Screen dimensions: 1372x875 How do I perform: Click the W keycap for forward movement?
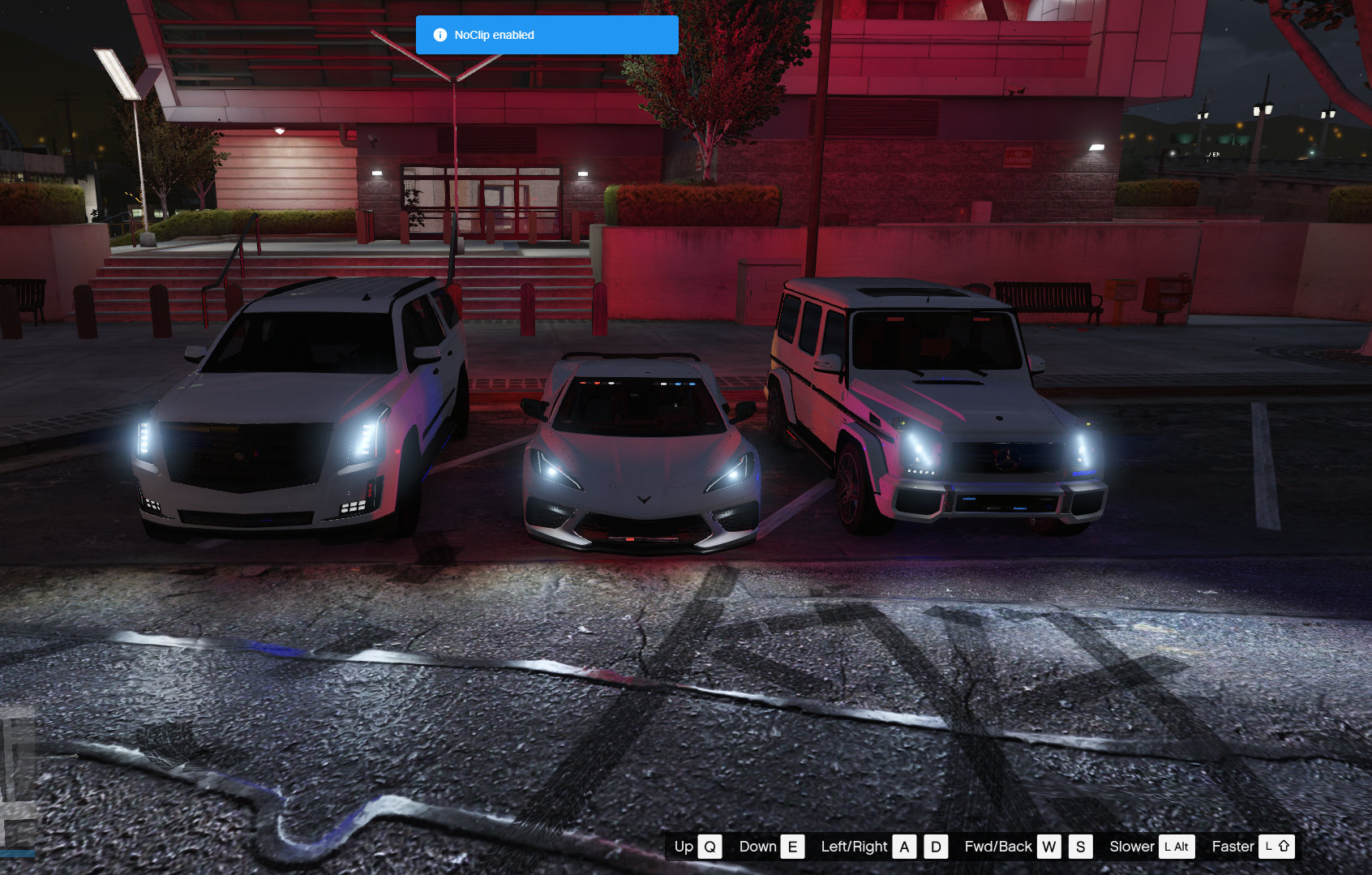click(x=1051, y=847)
